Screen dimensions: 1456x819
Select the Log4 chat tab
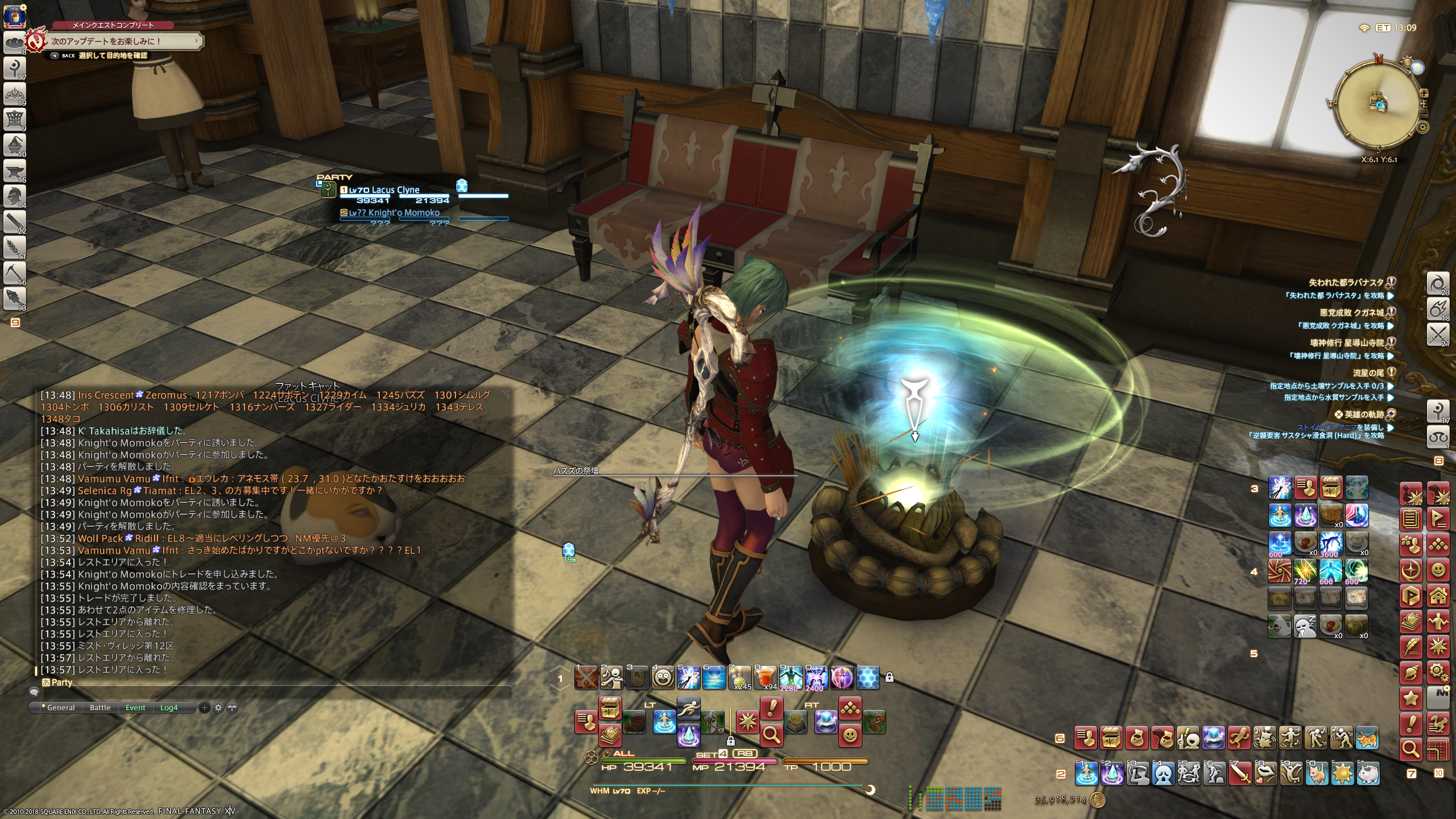(169, 708)
